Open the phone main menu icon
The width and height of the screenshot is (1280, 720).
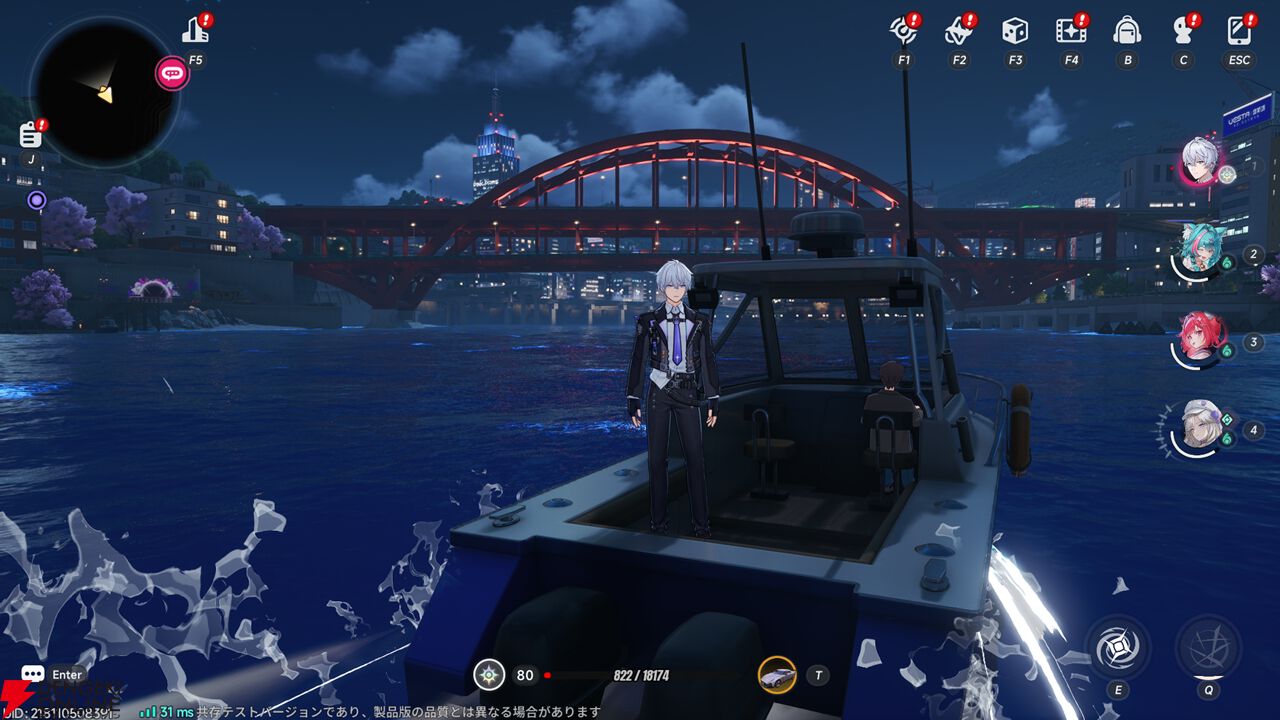(x=1239, y=30)
